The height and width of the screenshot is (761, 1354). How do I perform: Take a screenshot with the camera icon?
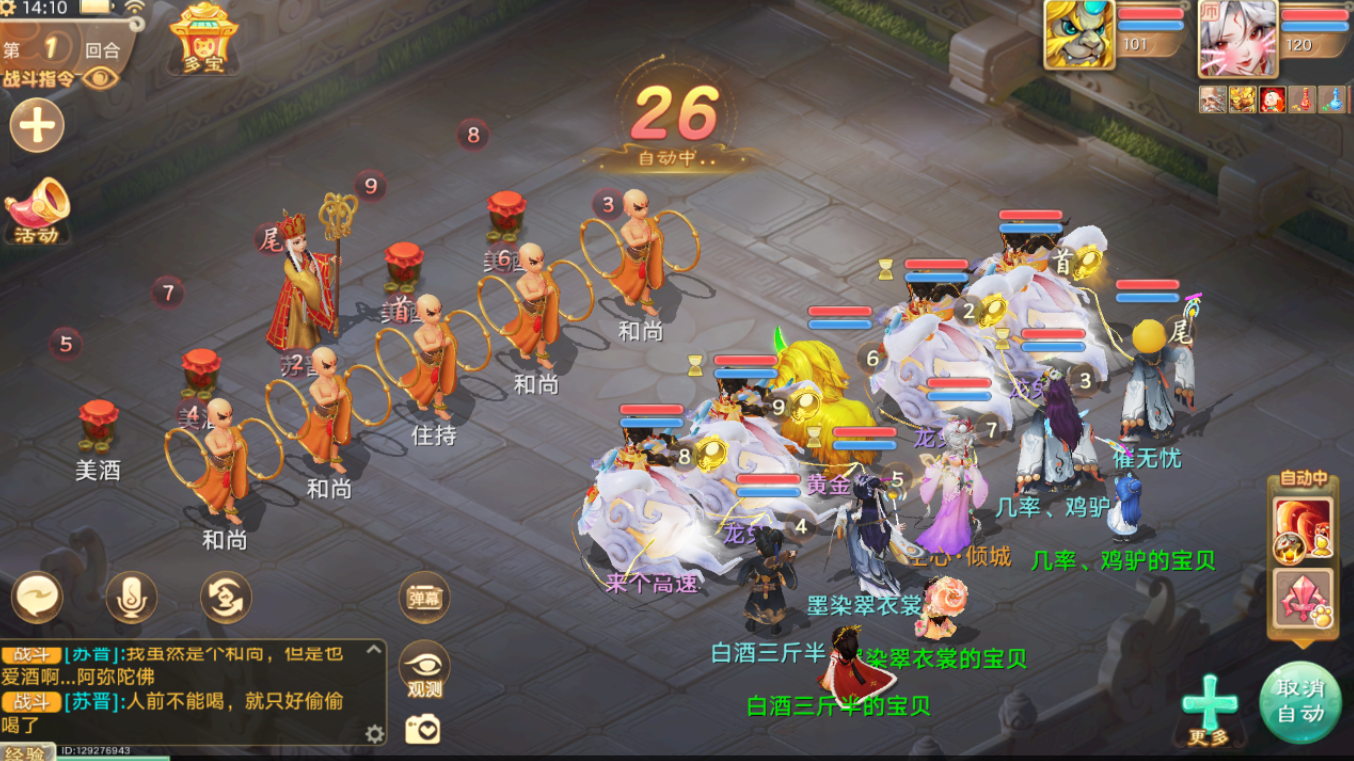422,729
